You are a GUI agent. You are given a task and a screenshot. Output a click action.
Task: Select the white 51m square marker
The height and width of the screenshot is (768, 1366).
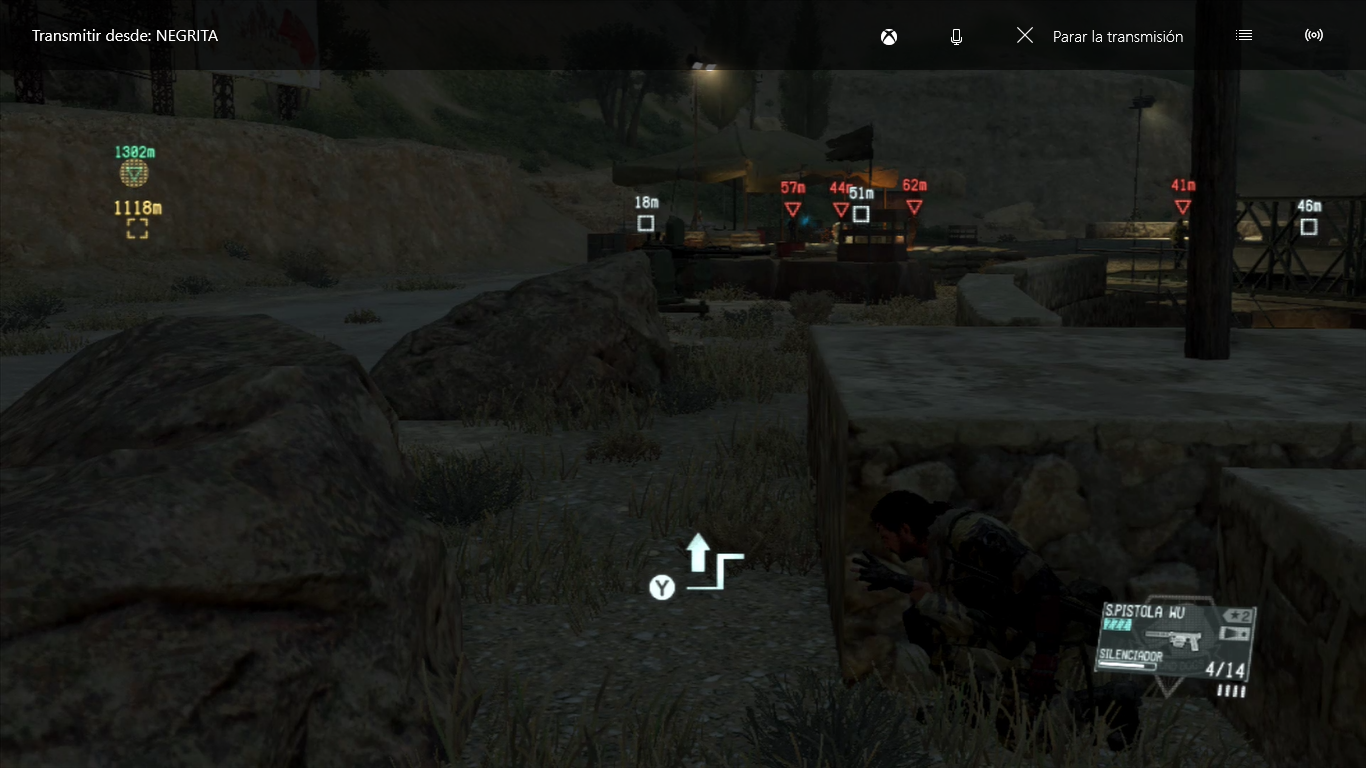click(861, 213)
